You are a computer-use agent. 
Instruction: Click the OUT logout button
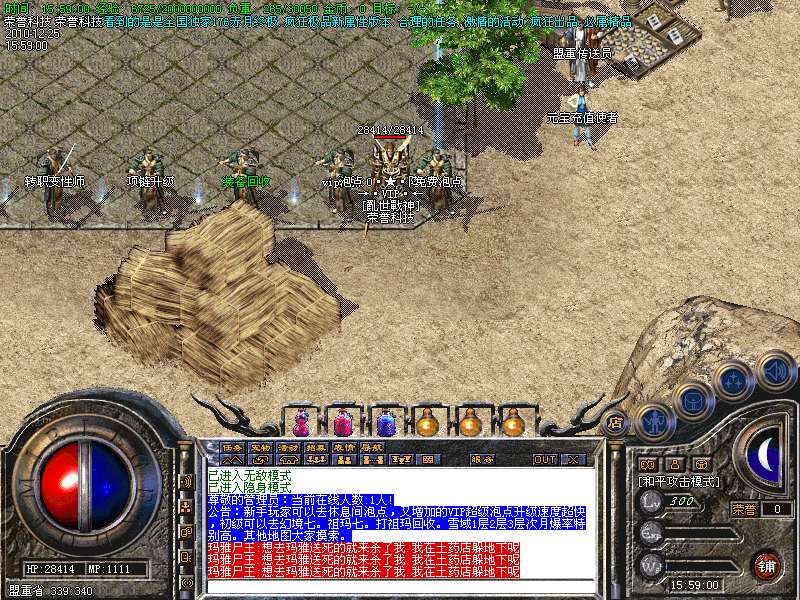point(544,459)
